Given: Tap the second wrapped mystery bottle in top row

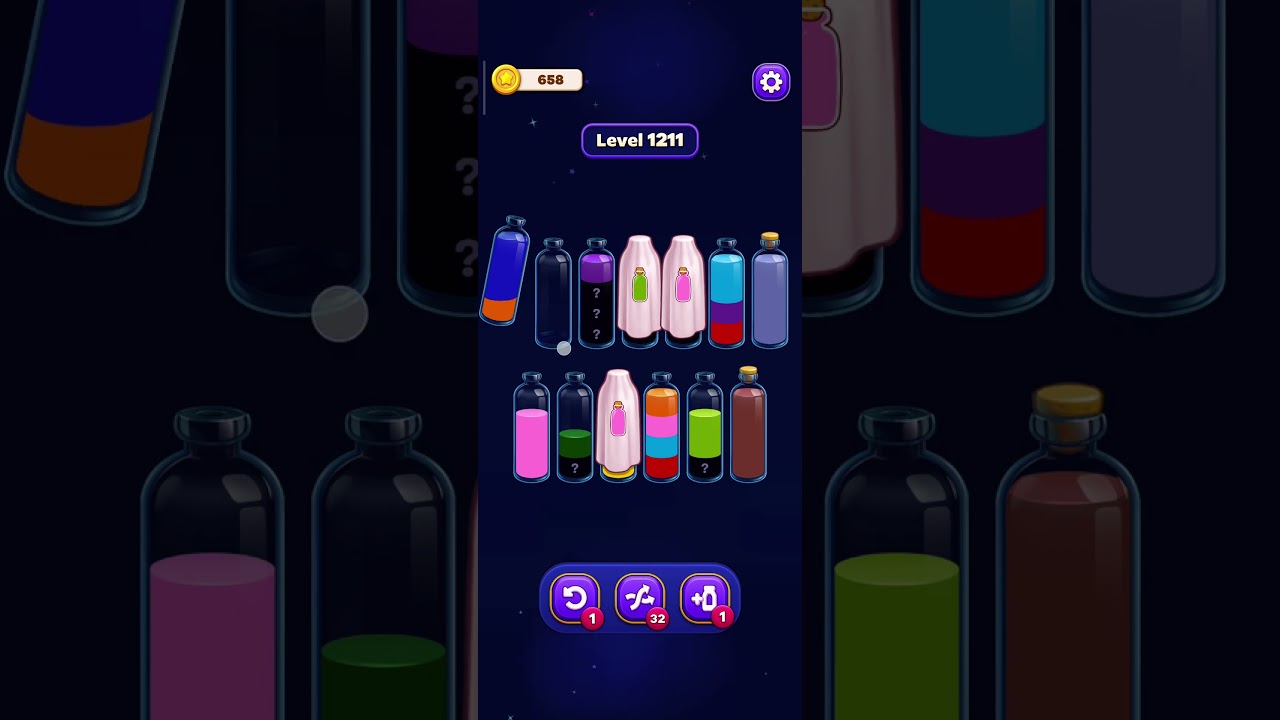Looking at the screenshot, I should point(681,290).
